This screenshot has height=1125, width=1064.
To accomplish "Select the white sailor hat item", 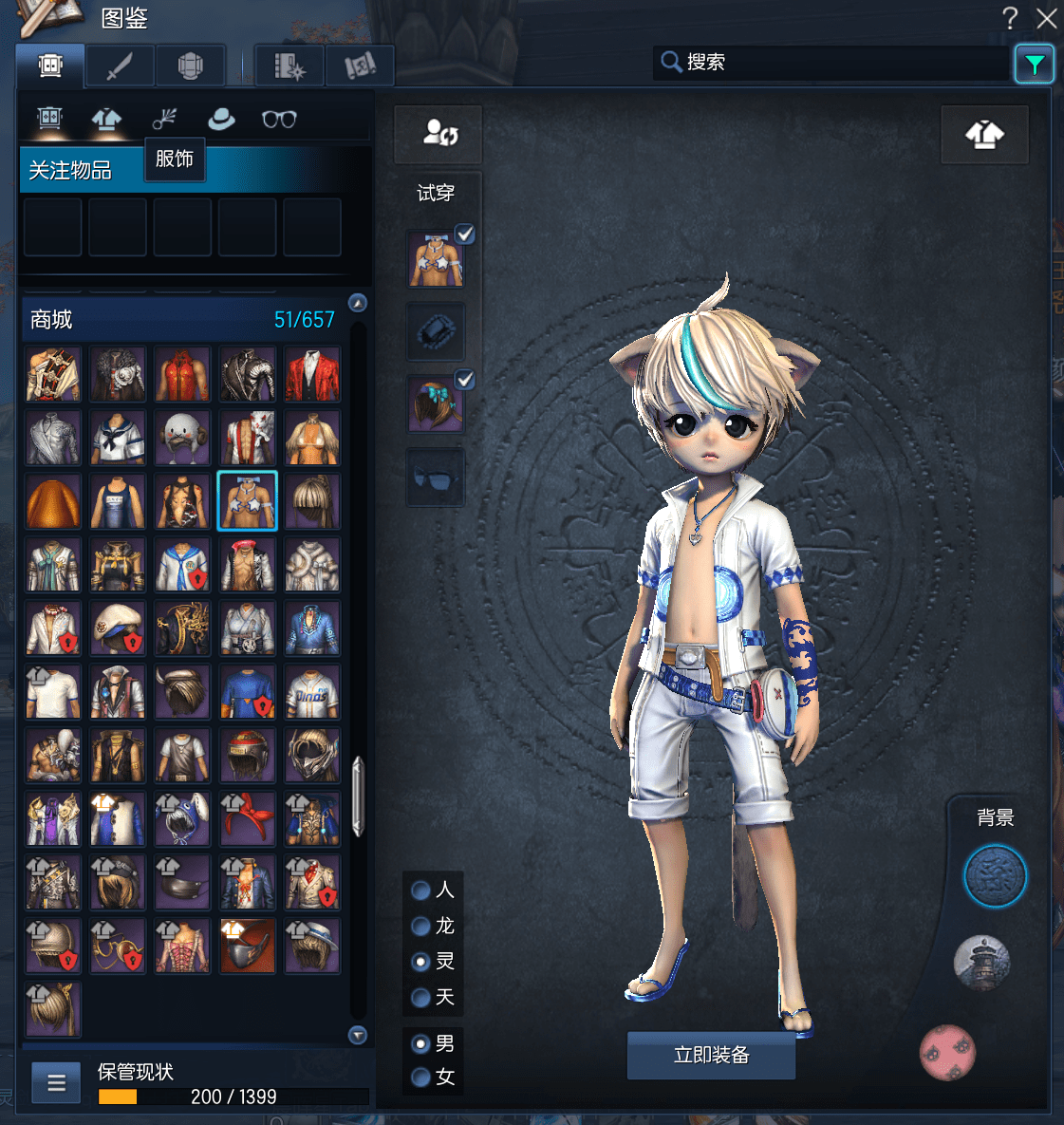I will click(118, 628).
